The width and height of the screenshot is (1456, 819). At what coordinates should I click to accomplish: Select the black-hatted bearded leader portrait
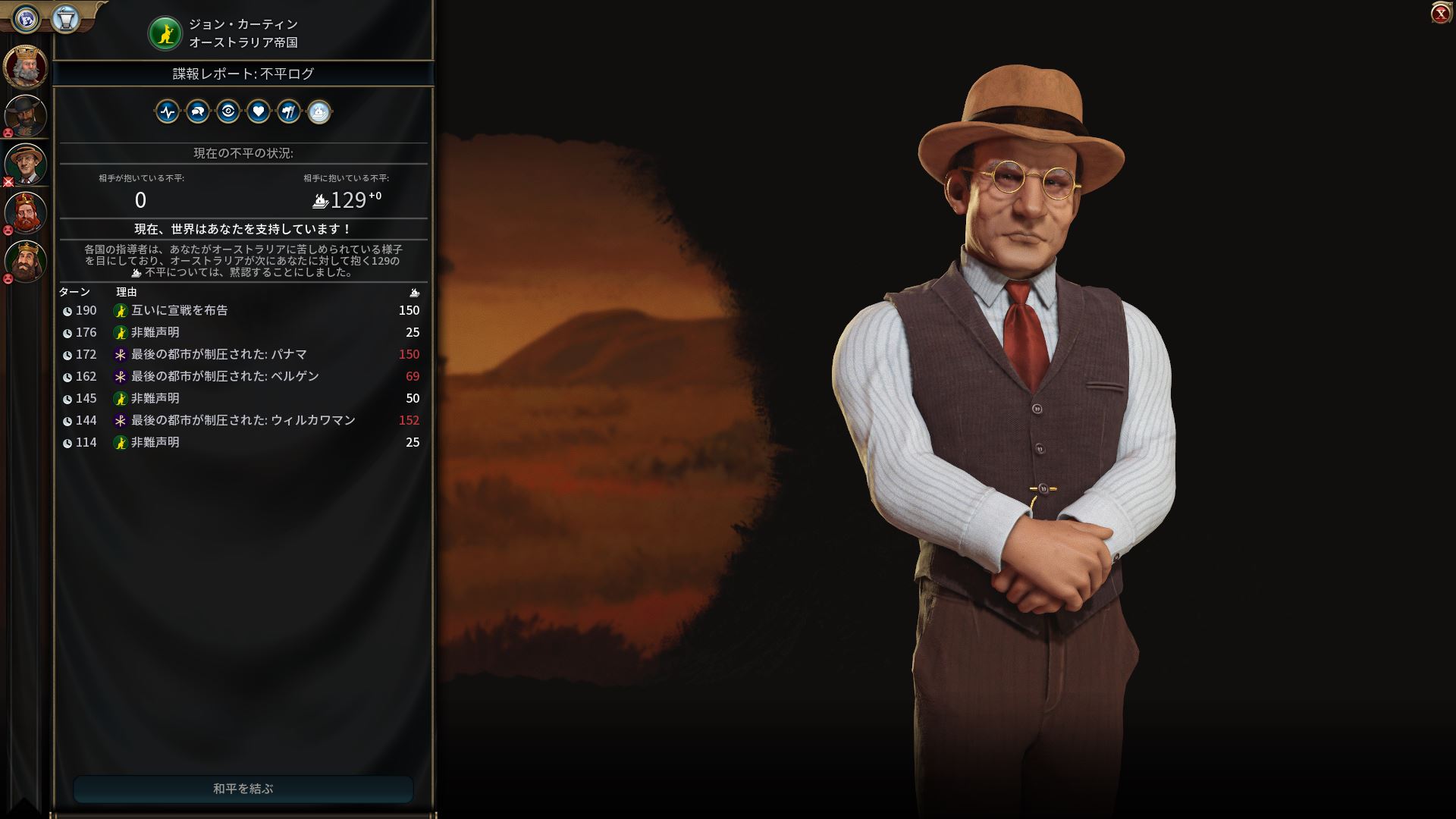(26, 115)
